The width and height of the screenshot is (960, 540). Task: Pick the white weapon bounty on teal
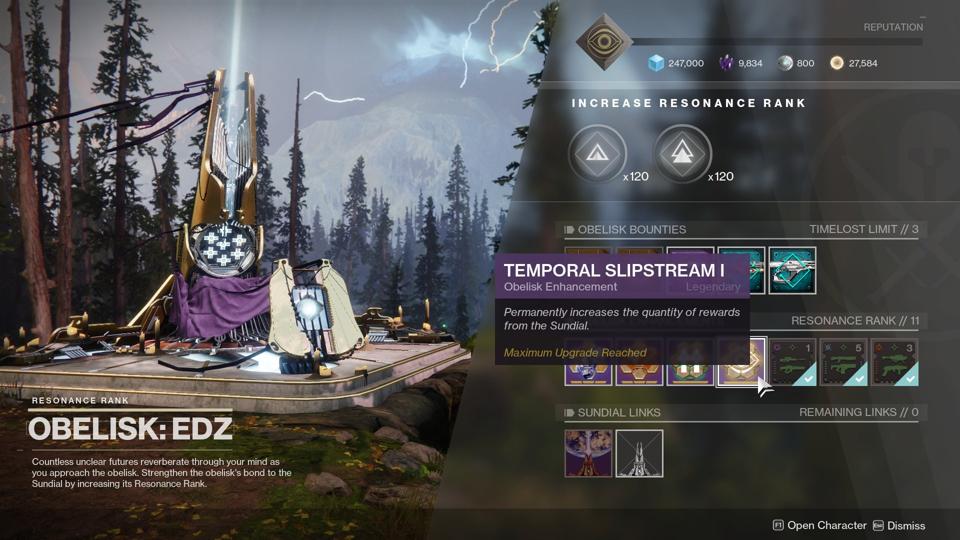pos(792,270)
